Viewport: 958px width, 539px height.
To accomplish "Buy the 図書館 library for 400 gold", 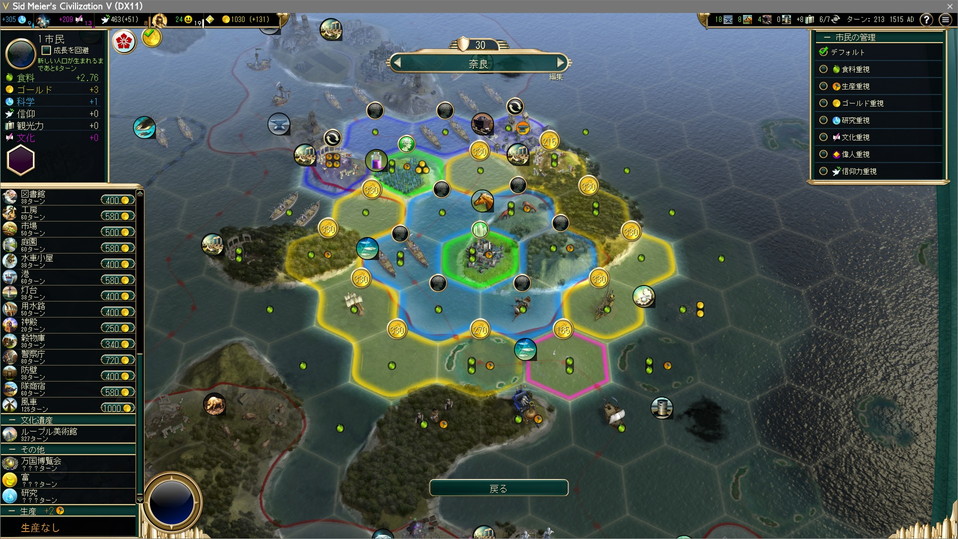I will pos(117,200).
